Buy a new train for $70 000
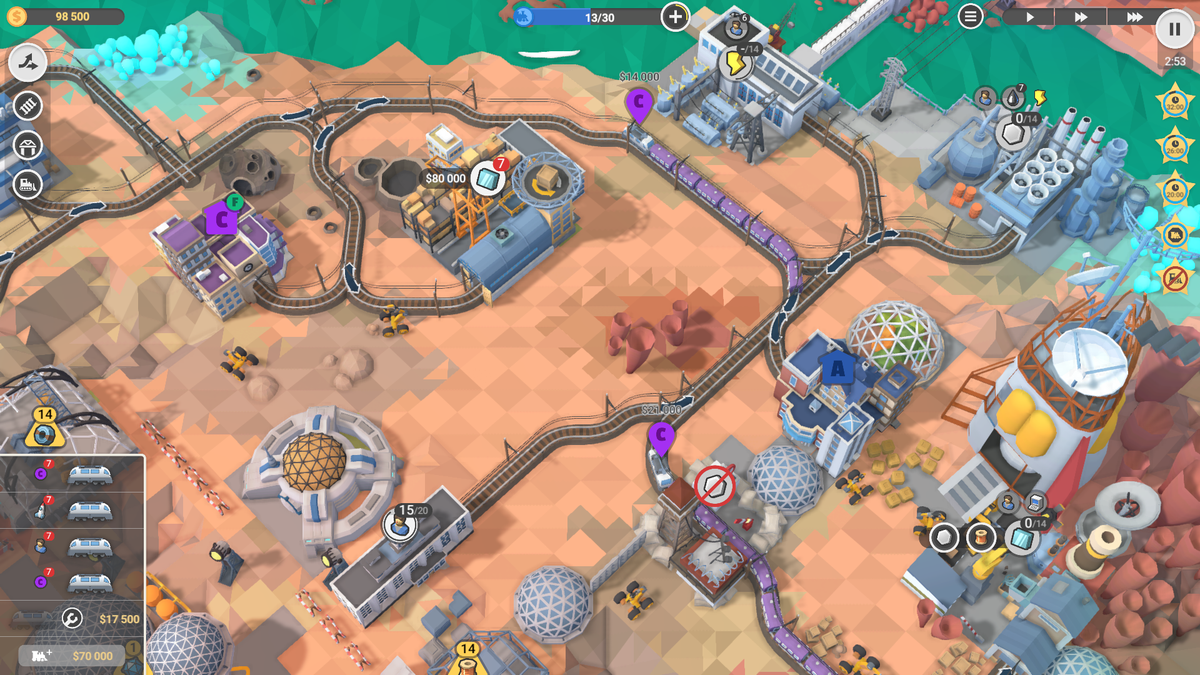The width and height of the screenshot is (1200, 675). tap(72, 656)
